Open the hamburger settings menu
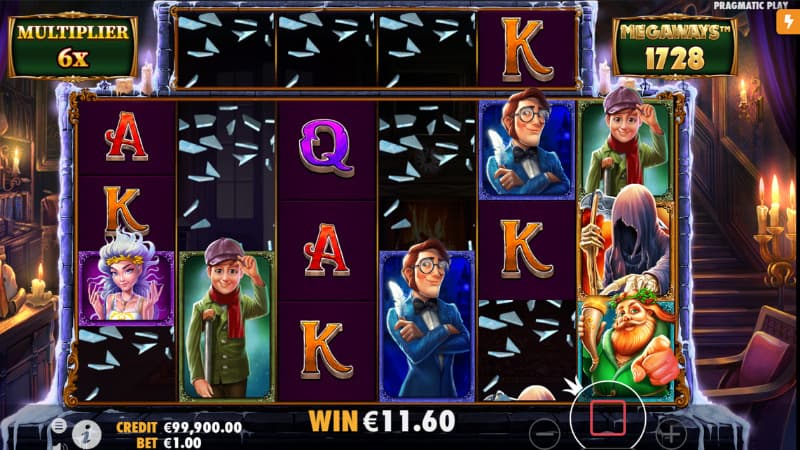Viewport: 800px width, 450px height. [59, 426]
